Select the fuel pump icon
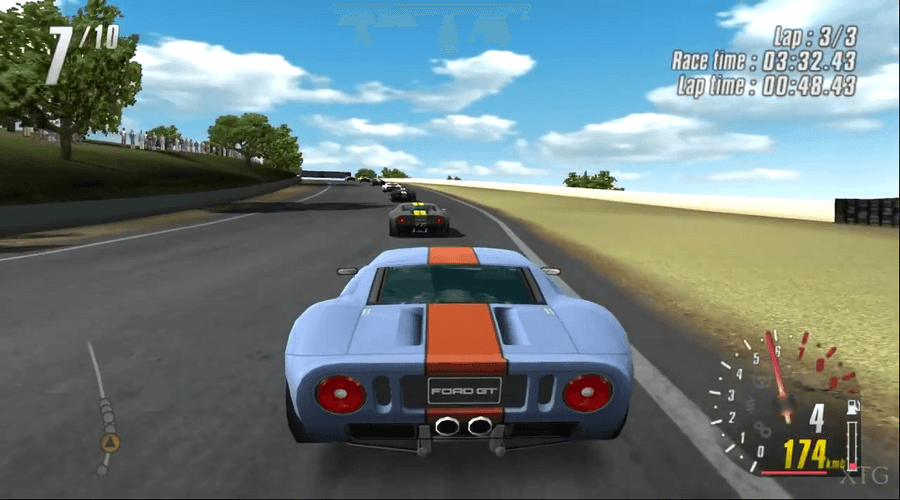The height and width of the screenshot is (500, 900). pyautogui.click(x=852, y=407)
